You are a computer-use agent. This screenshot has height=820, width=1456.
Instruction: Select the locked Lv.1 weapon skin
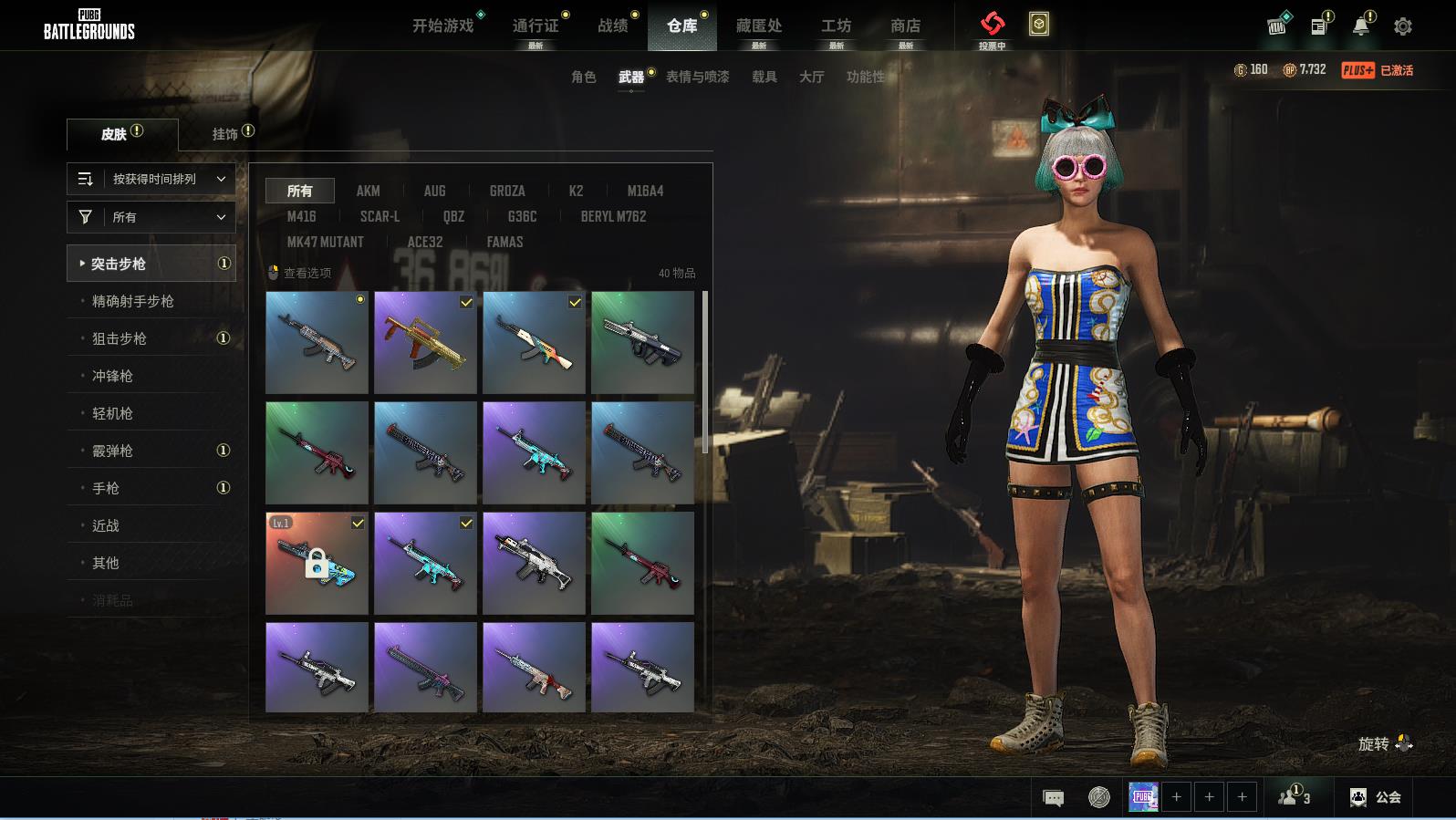click(x=317, y=563)
